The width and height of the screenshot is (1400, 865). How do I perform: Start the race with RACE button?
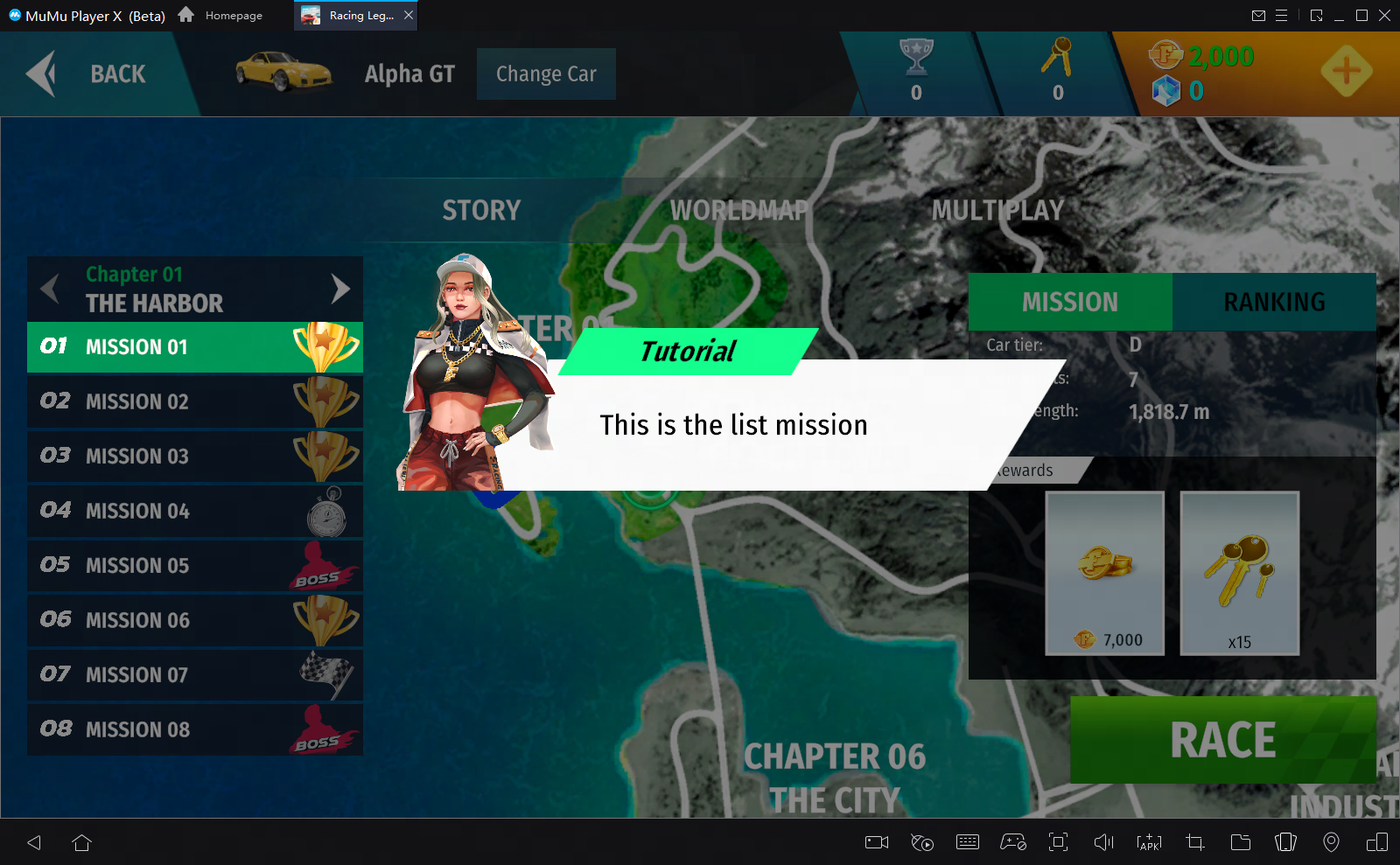click(1222, 741)
